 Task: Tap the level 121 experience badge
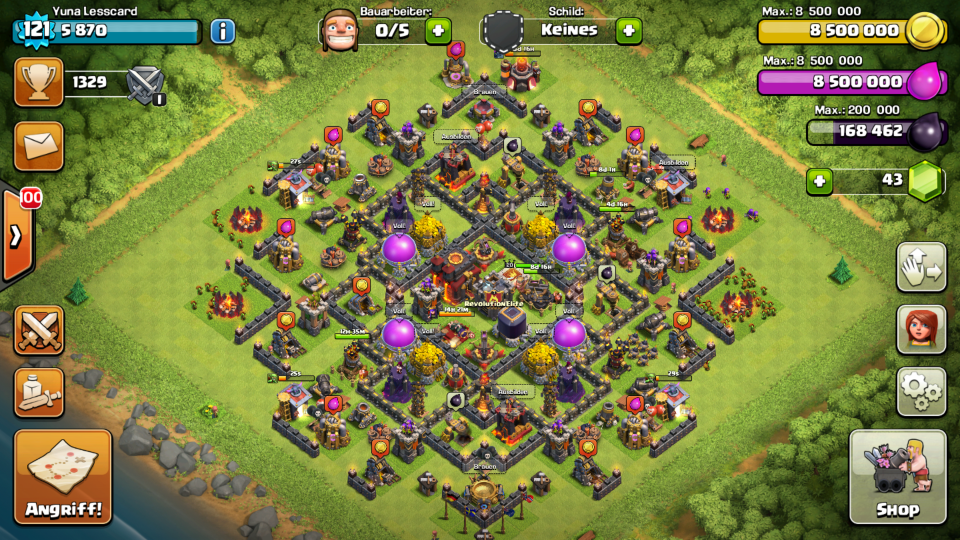point(35,30)
